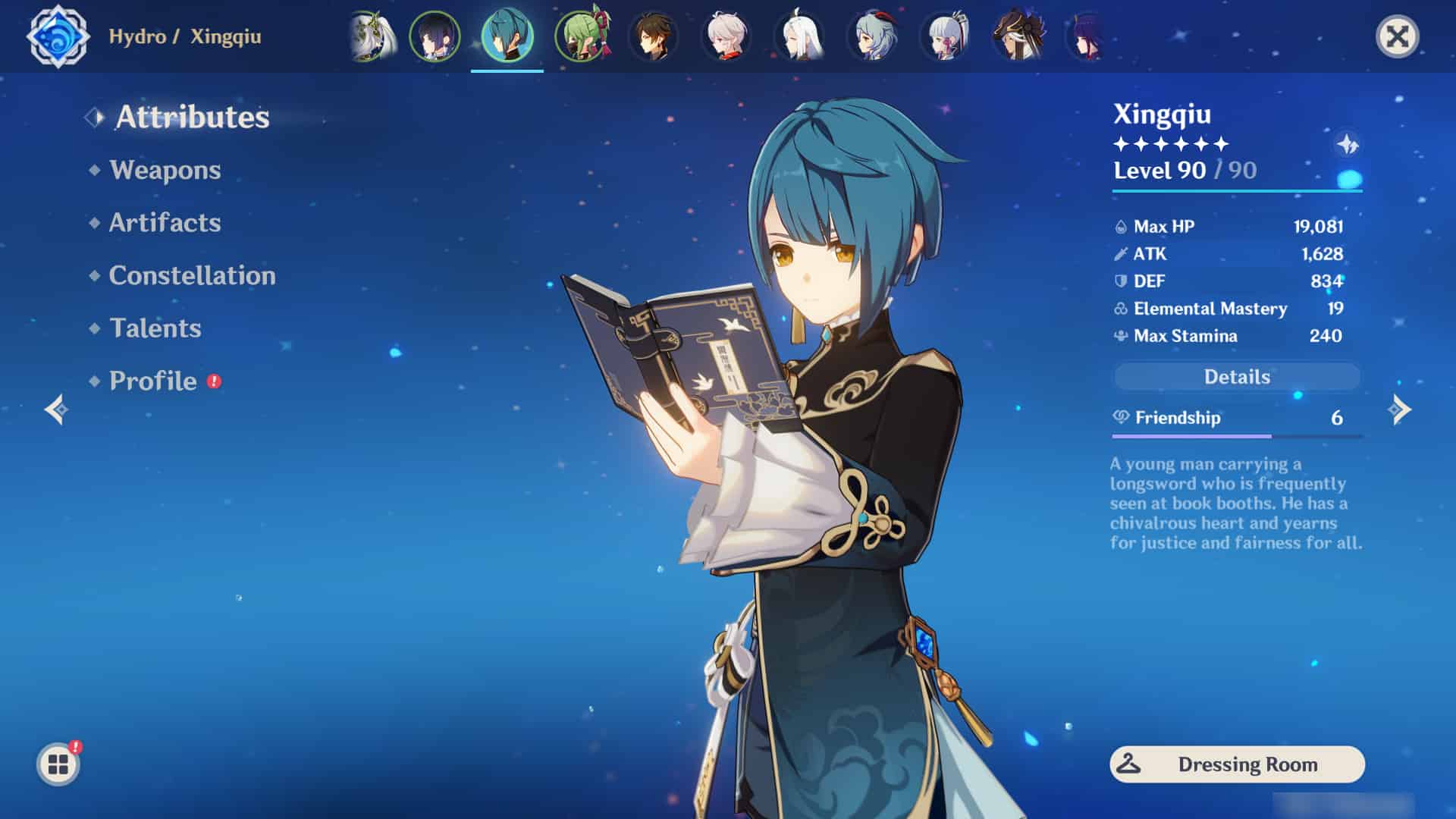
Task: Choose Kazuha's portrait in the top row
Action: pos(726,36)
